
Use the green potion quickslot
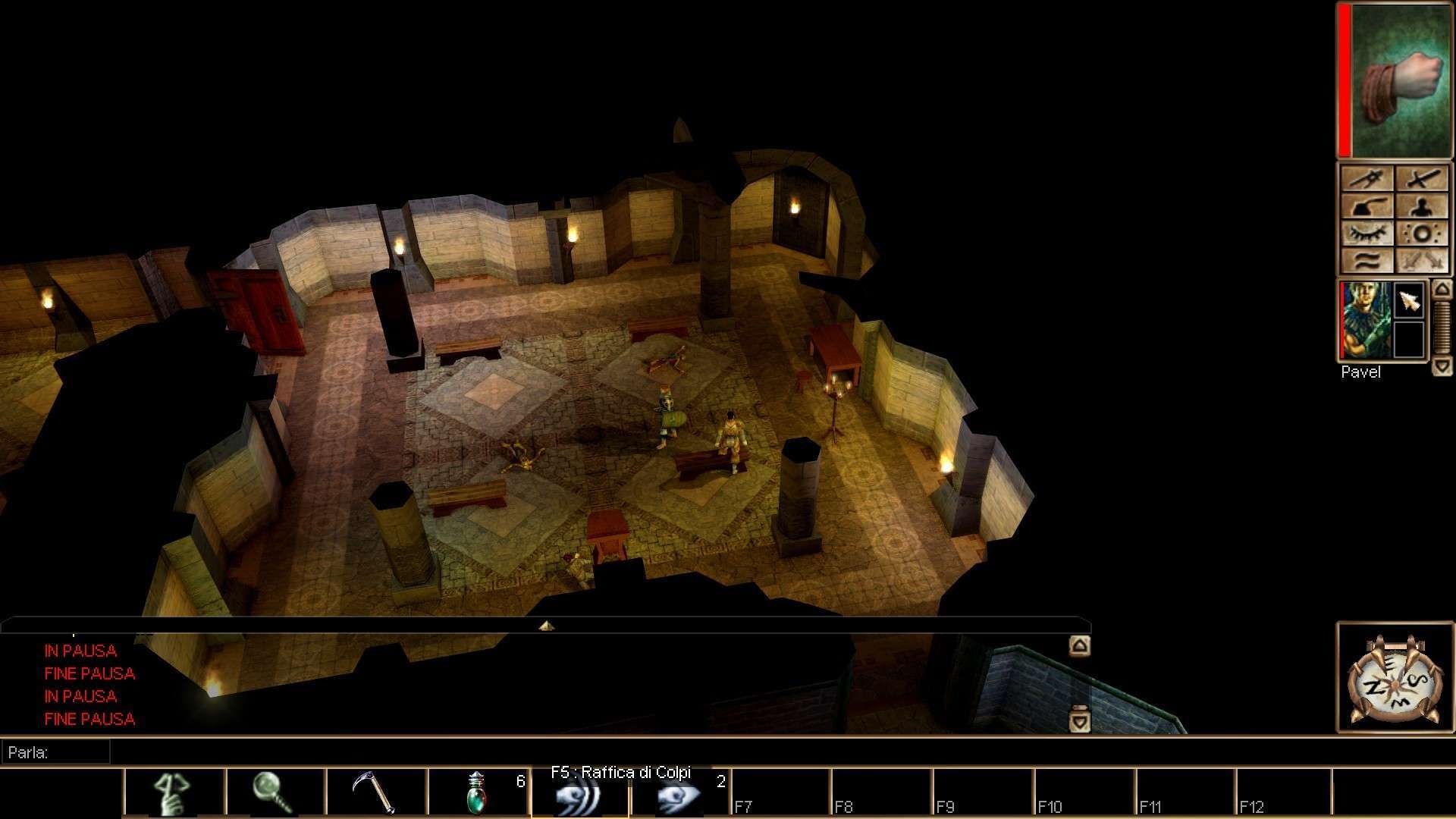coord(478,793)
